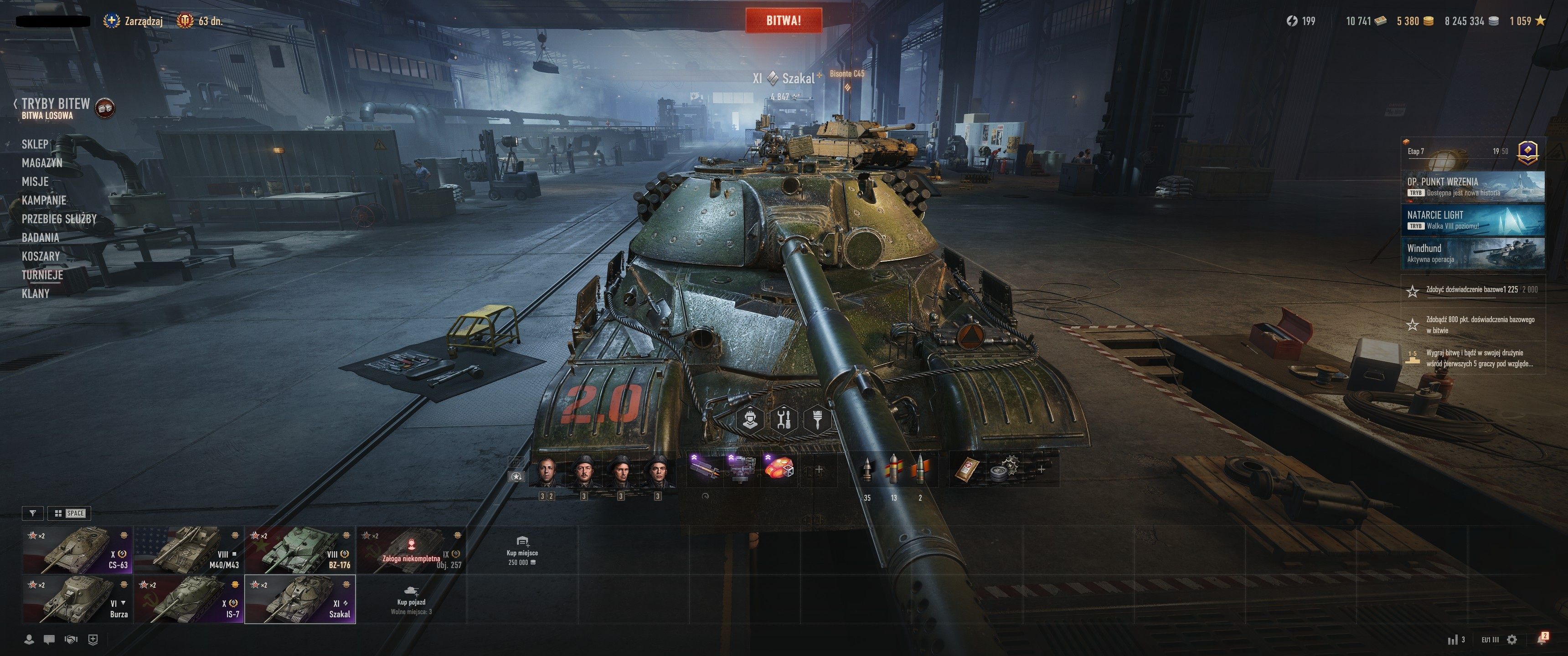1568x656 pixels.
Task: Open the carousel filter funnel button
Action: click(x=33, y=513)
